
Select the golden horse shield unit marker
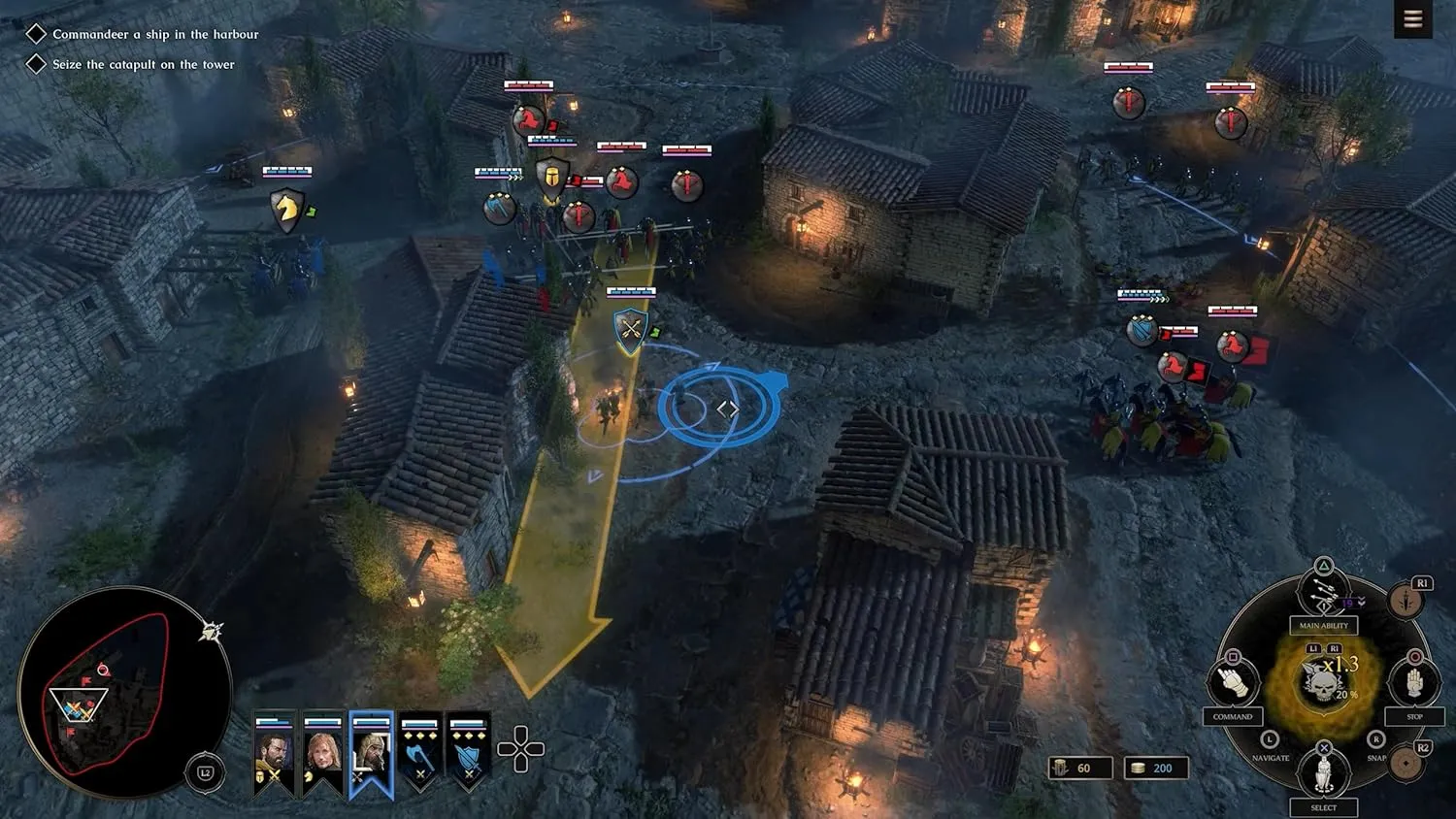(286, 209)
